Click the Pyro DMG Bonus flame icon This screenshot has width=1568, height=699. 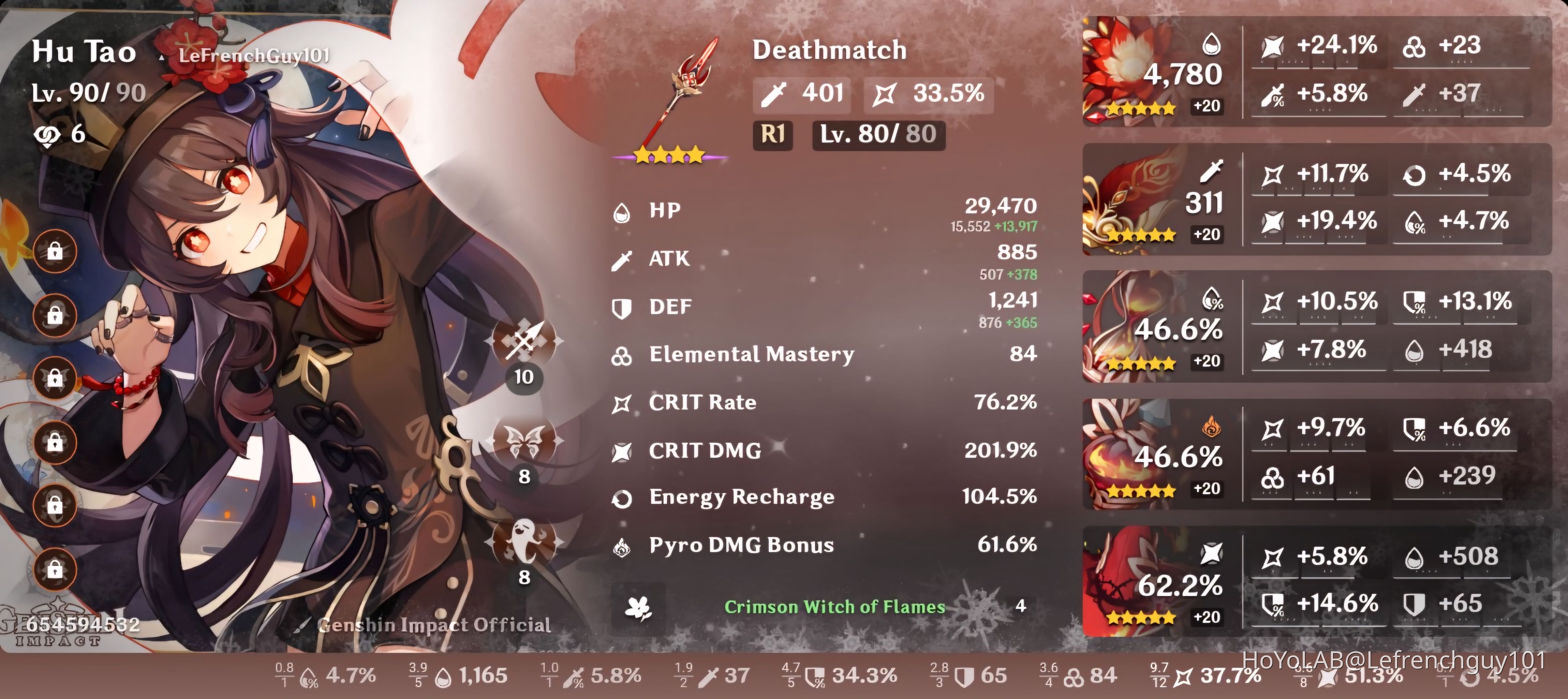[622, 546]
